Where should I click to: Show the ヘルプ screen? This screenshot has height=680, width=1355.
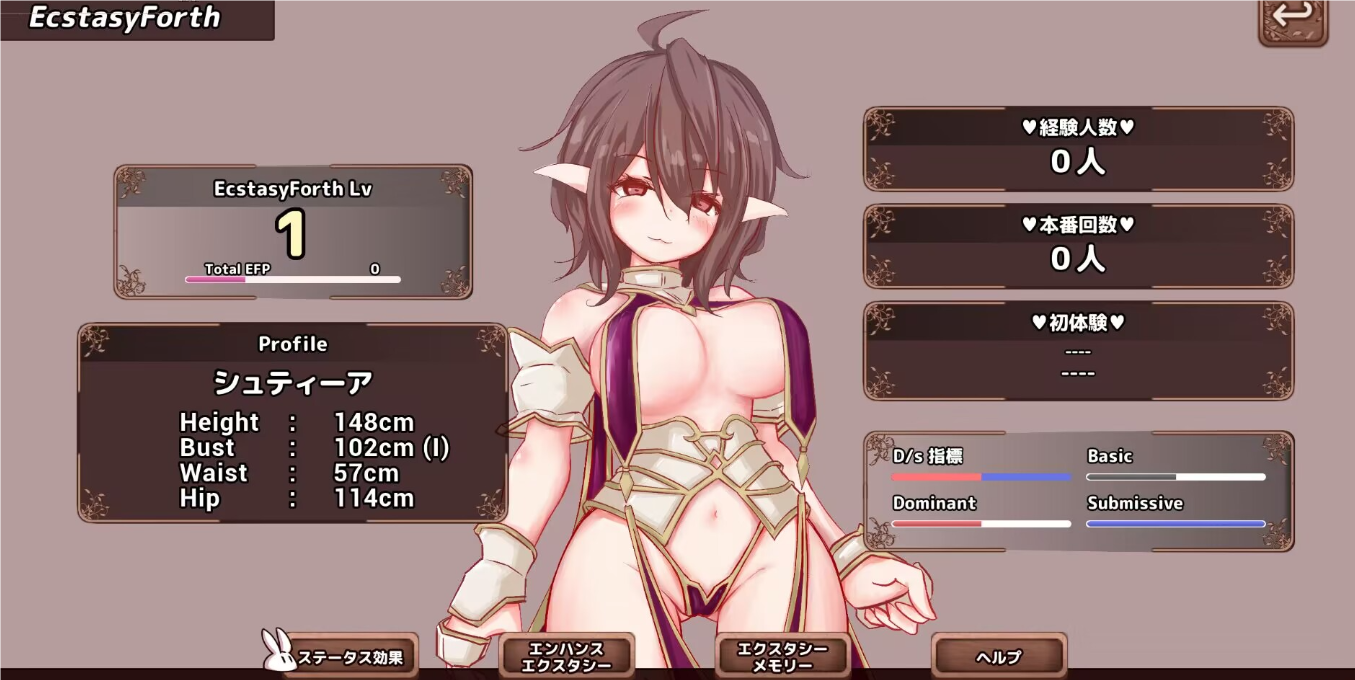(999, 656)
